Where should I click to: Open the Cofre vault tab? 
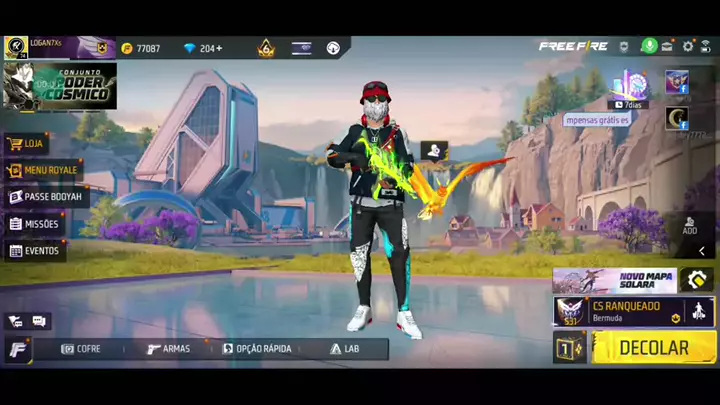[81, 349]
